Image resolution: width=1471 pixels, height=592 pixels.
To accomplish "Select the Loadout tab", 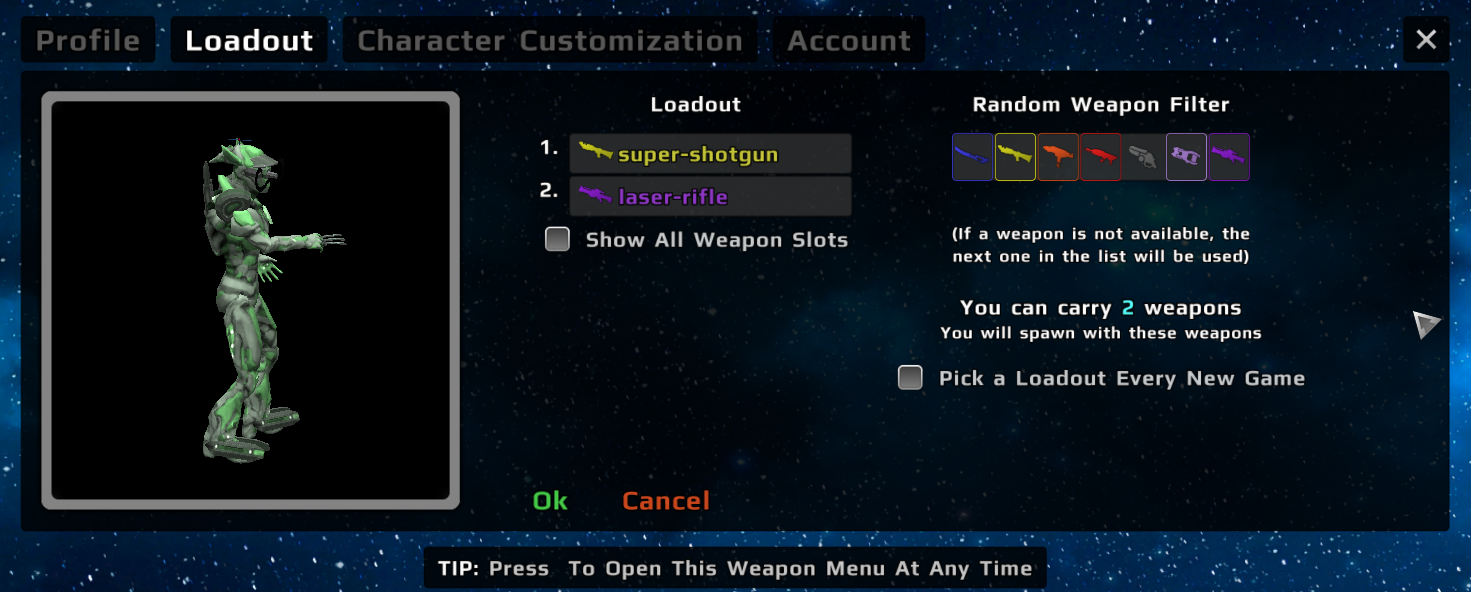I will [x=249, y=41].
